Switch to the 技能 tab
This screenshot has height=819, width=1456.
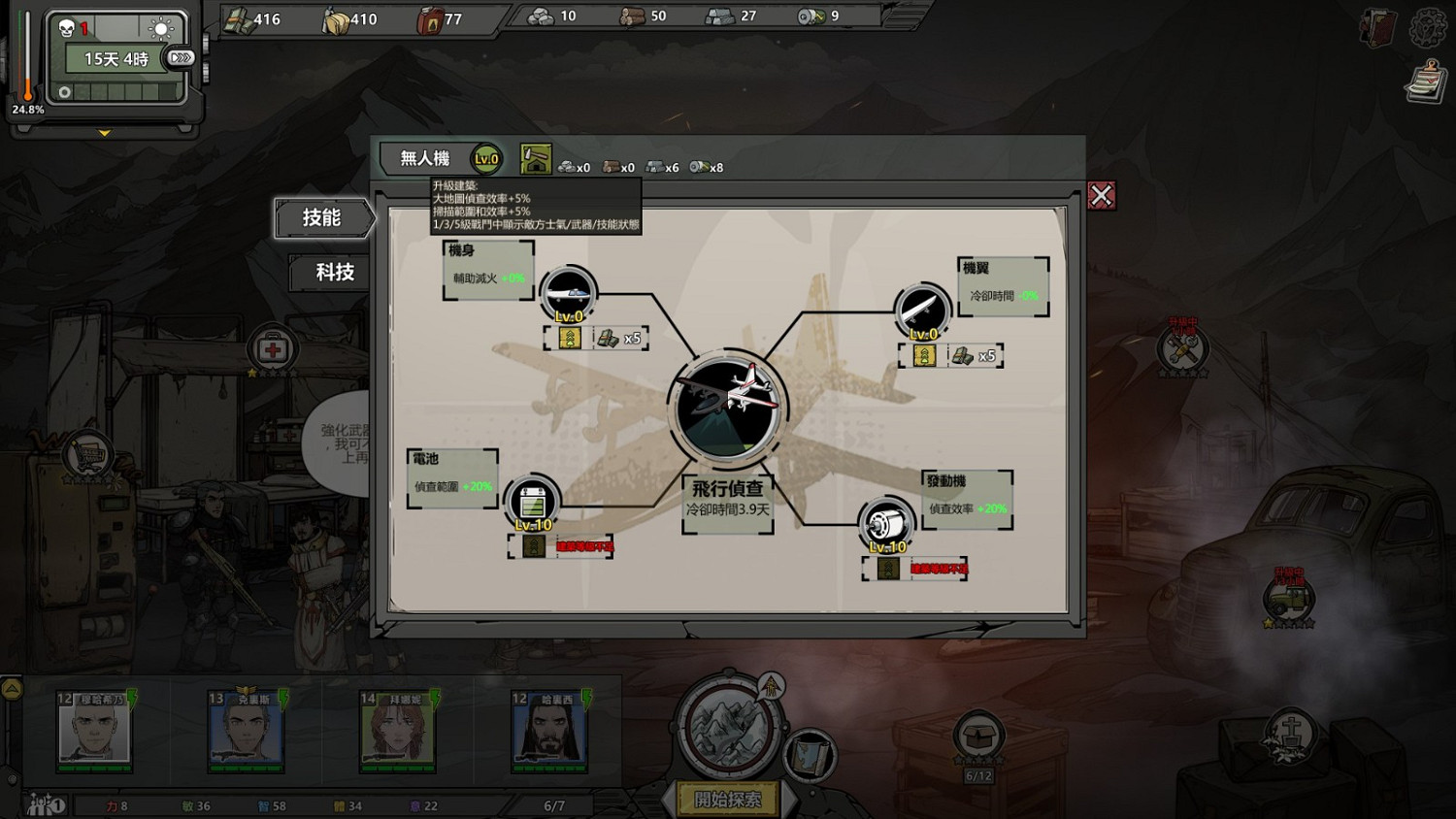(322, 218)
